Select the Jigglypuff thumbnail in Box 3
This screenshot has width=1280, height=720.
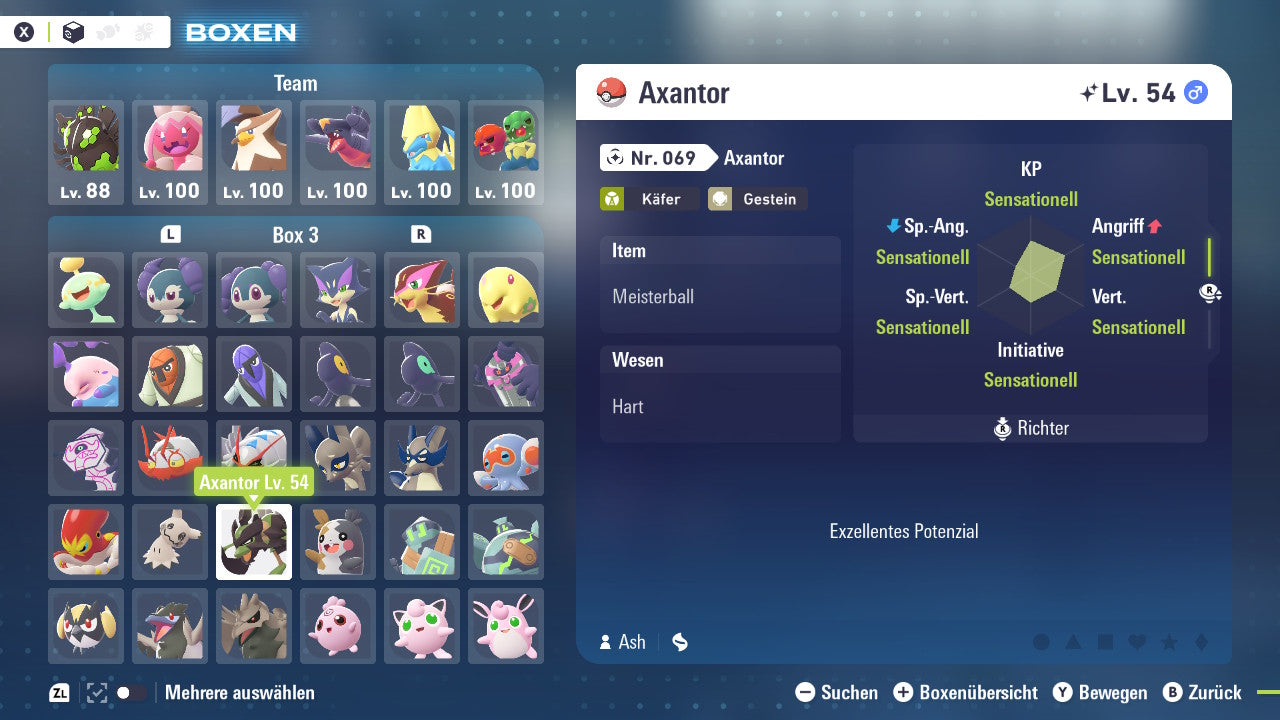tap(421, 625)
